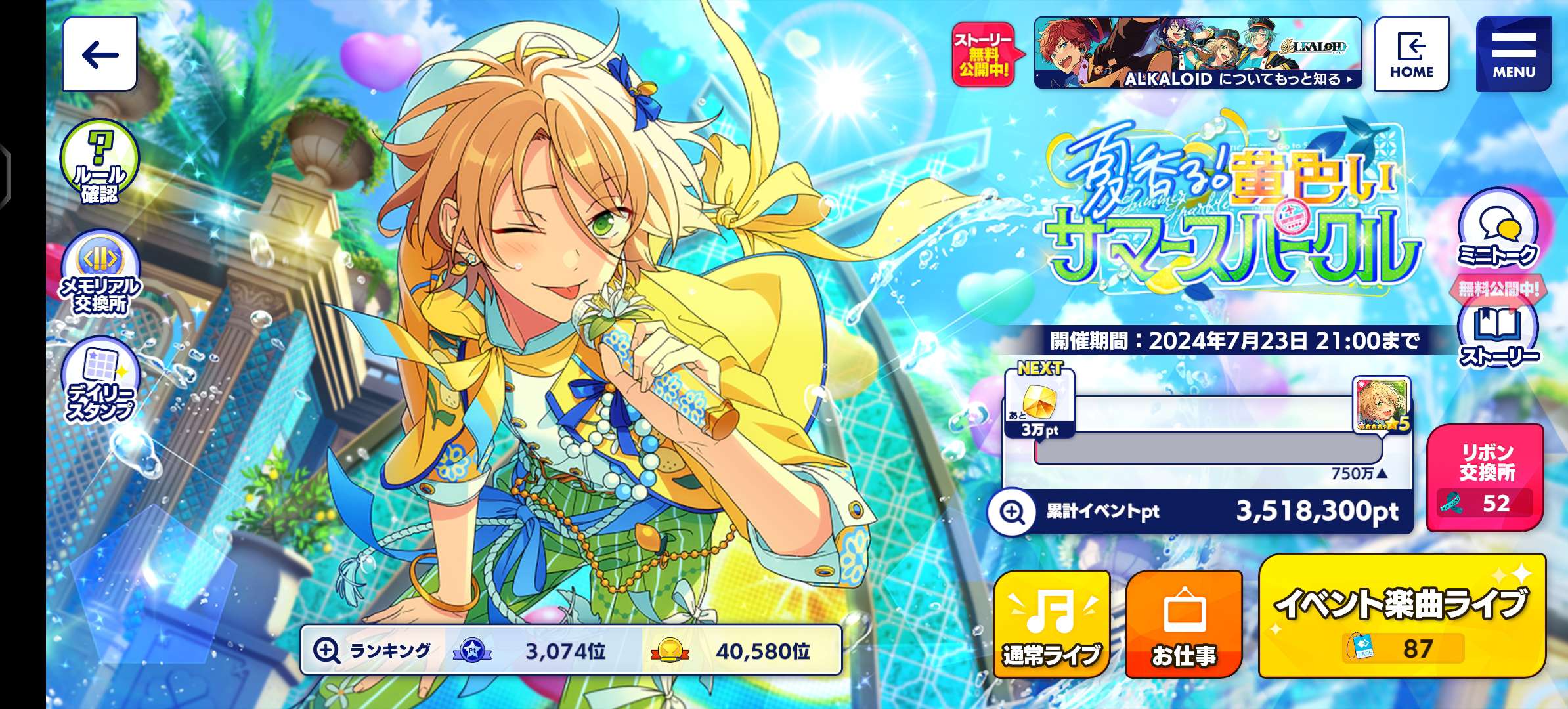Image resolution: width=1568 pixels, height=709 pixels.
Task: Open お仕事 work mode
Action: point(1184,624)
